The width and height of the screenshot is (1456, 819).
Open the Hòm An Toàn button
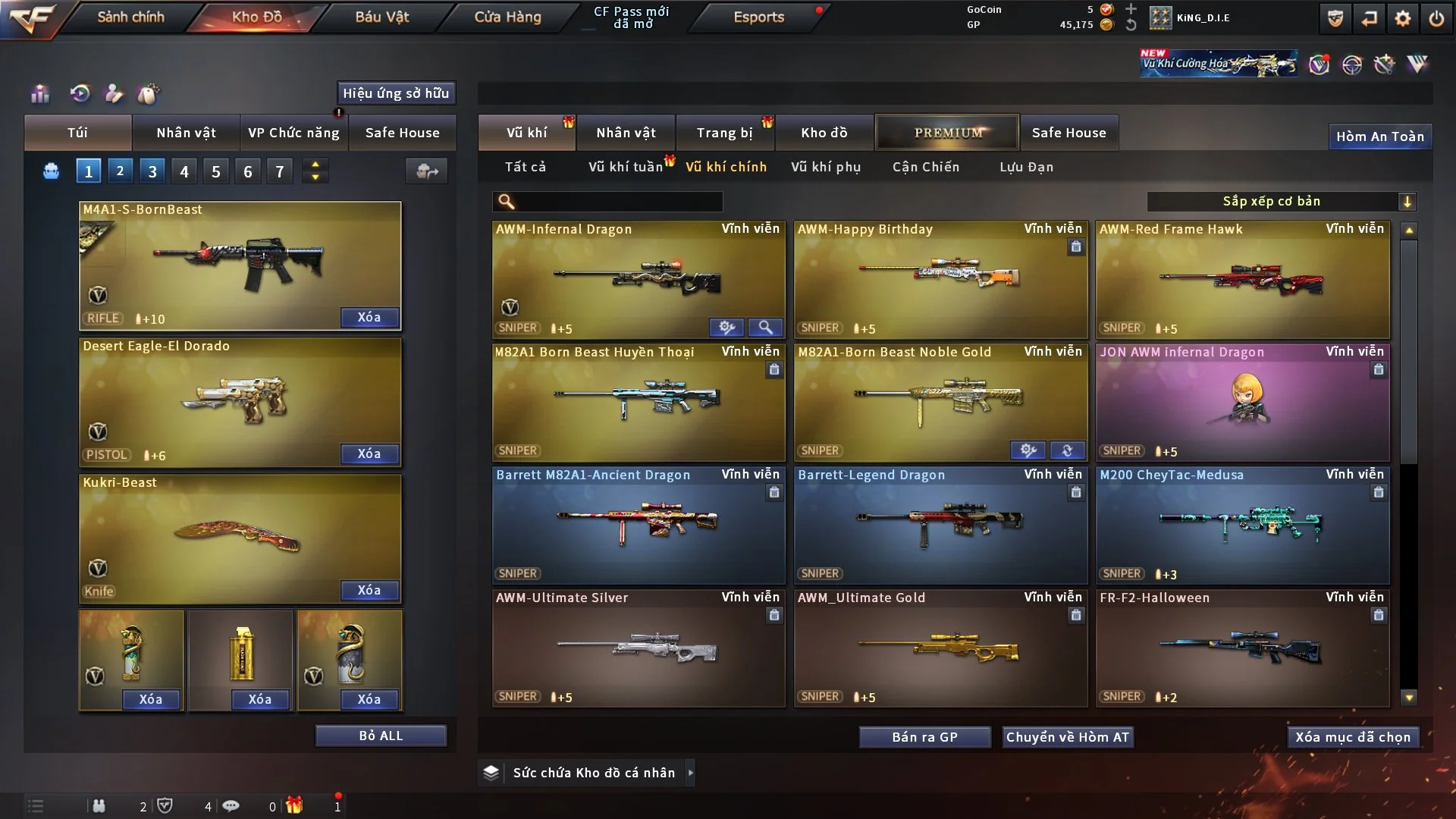coord(1379,136)
